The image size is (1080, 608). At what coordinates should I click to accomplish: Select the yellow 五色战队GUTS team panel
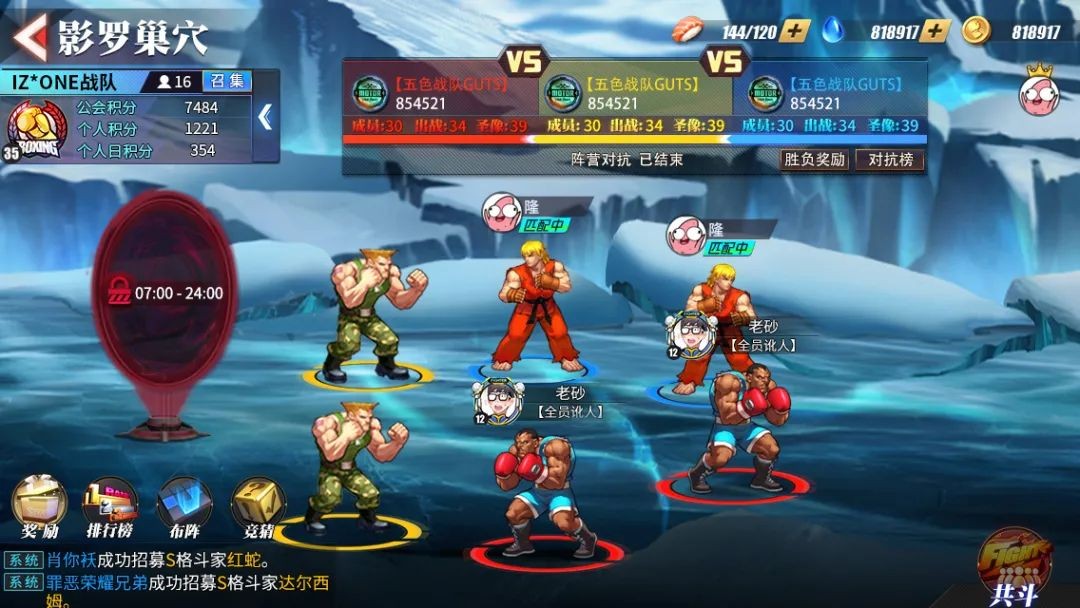[x=634, y=95]
